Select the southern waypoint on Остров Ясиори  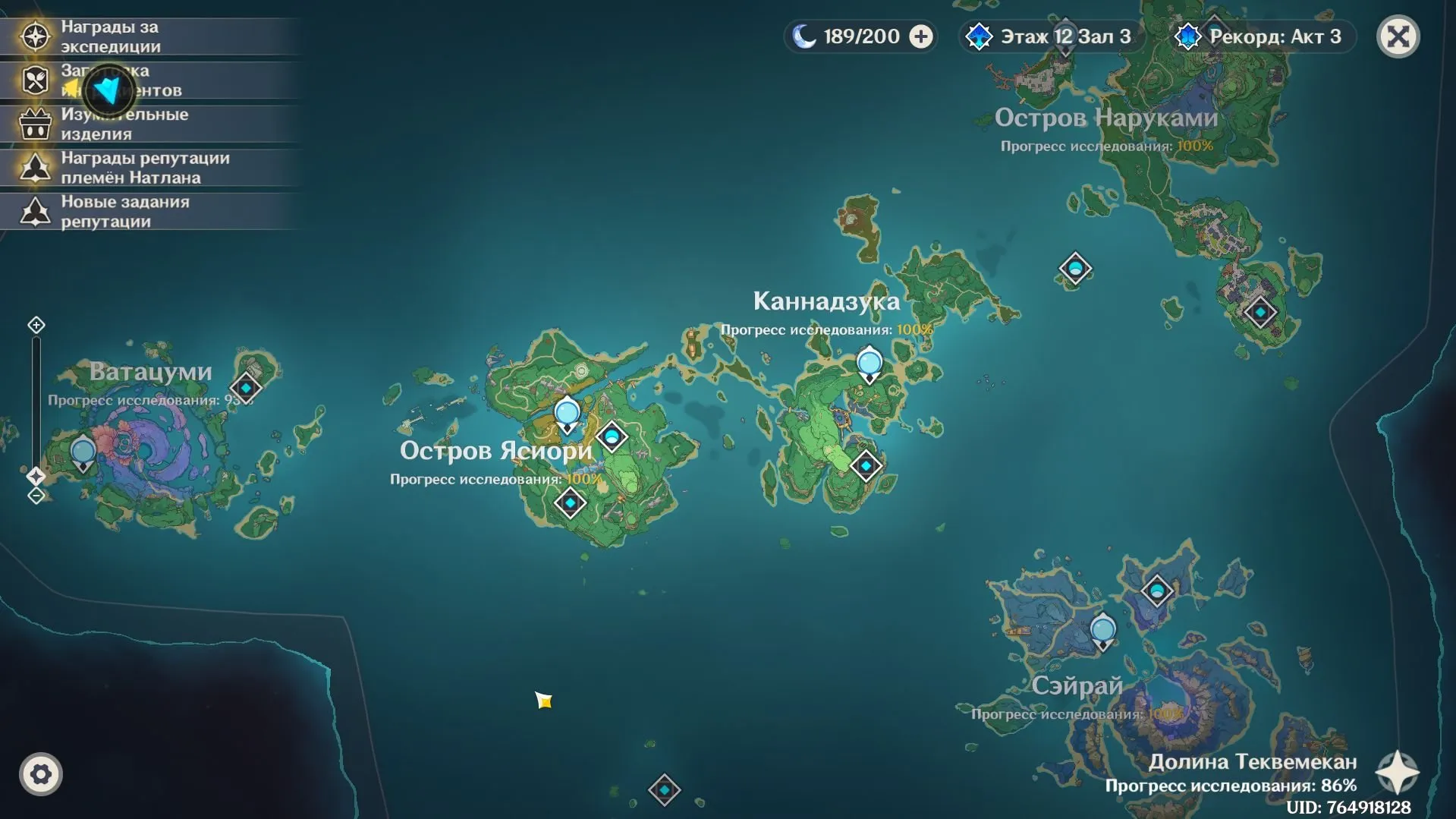[570, 503]
